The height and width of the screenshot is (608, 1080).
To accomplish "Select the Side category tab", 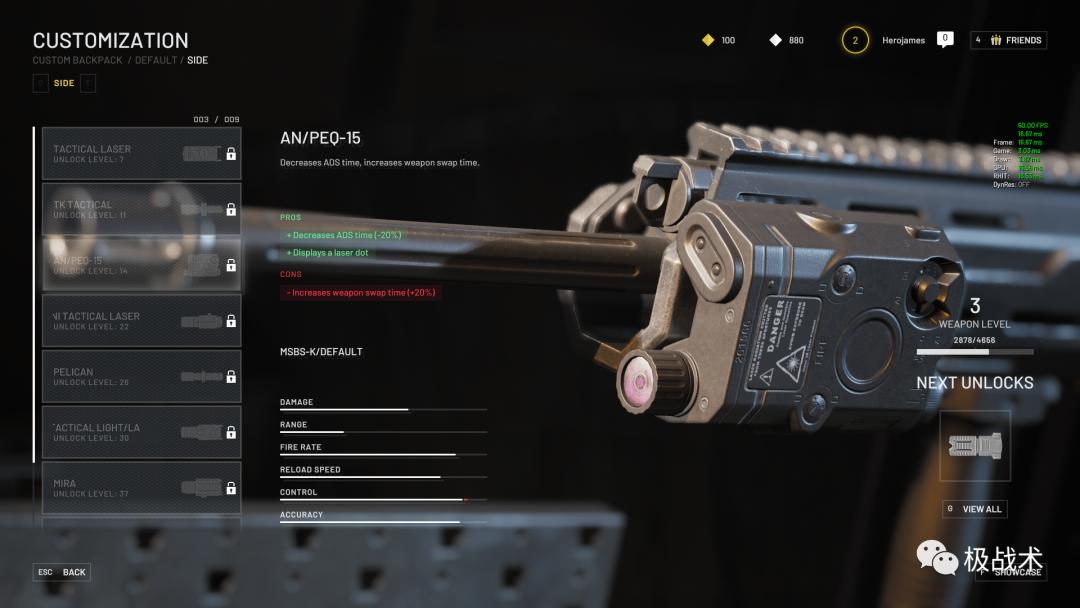I will click(64, 83).
